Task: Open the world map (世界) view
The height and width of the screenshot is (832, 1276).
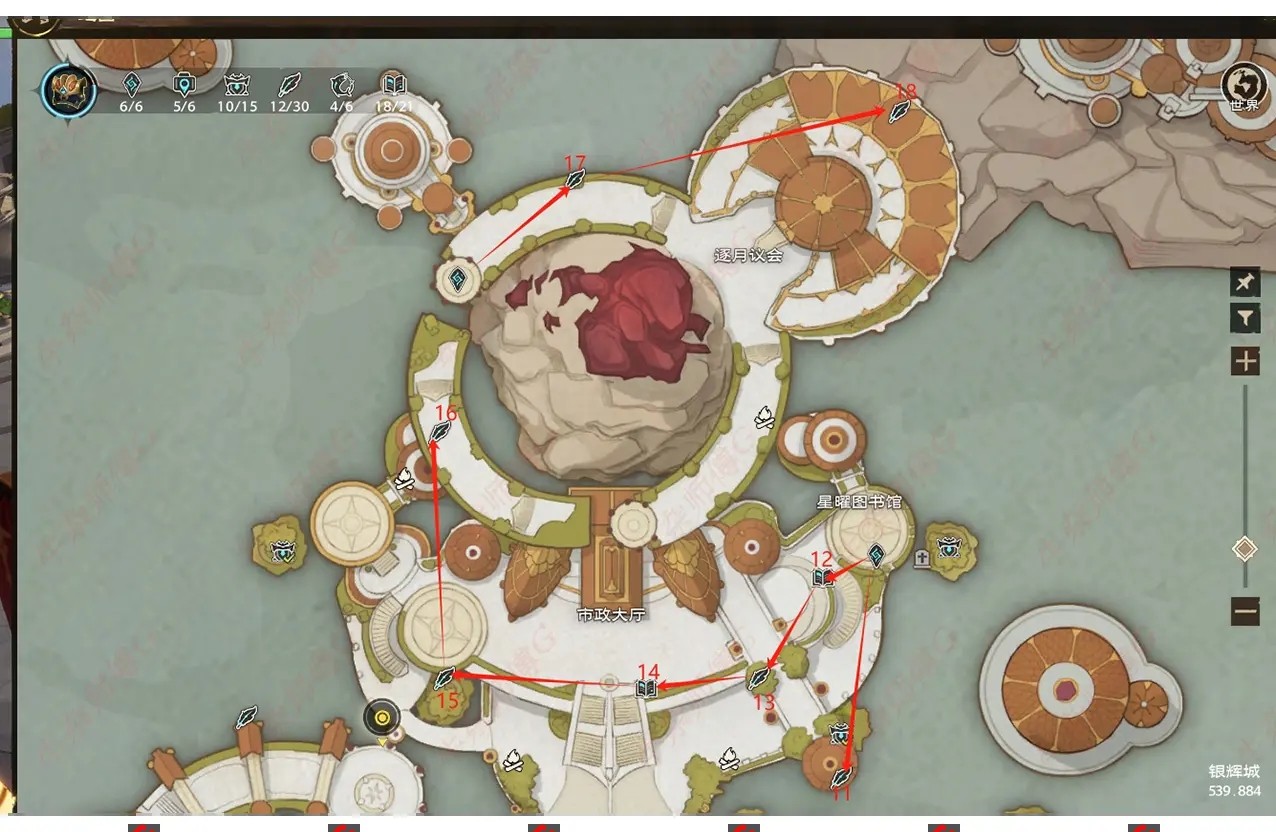Action: click(1244, 83)
